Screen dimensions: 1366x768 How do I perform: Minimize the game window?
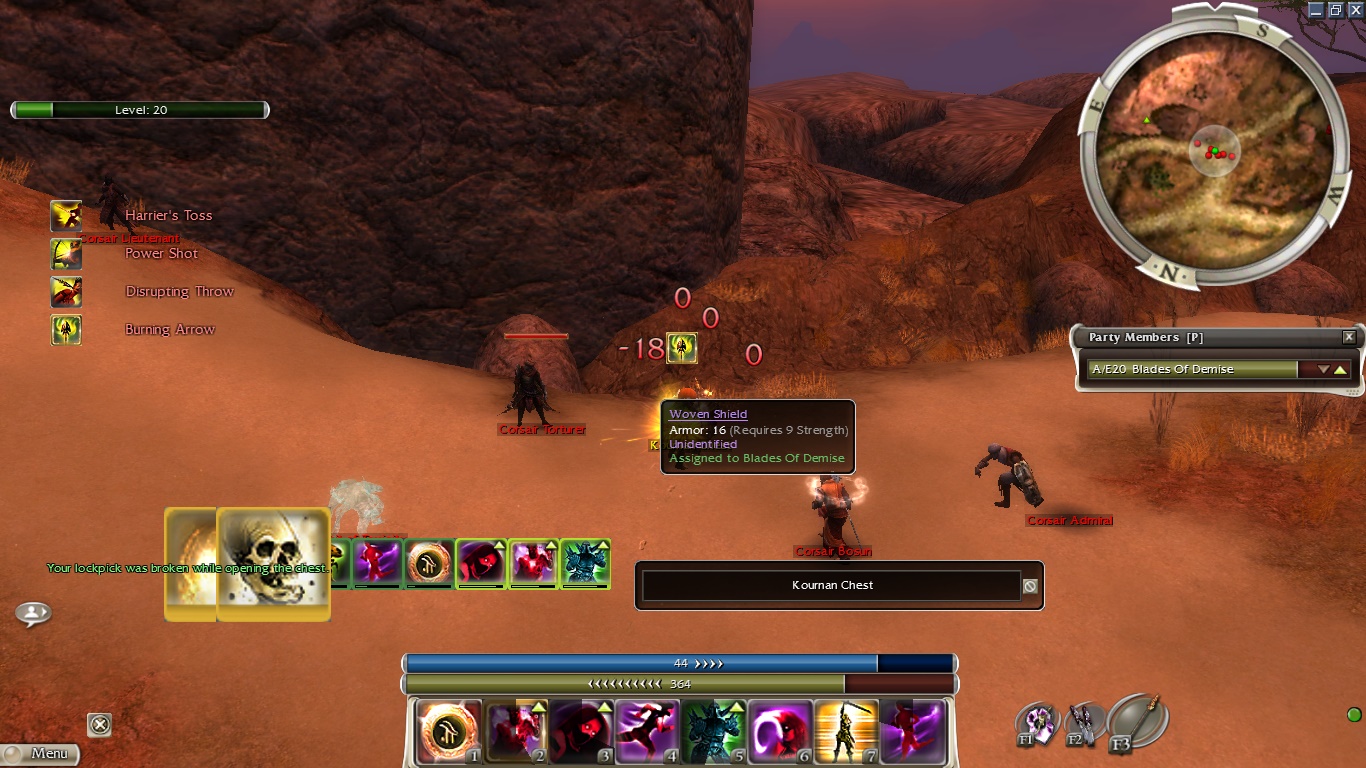1316,9
